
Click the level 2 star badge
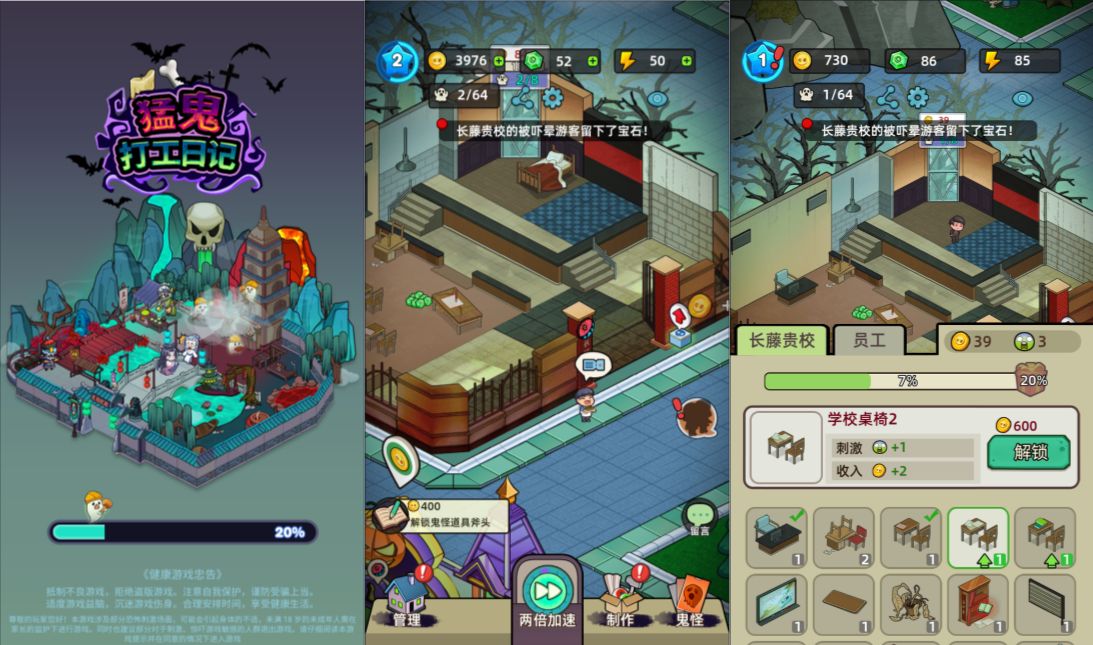click(397, 61)
